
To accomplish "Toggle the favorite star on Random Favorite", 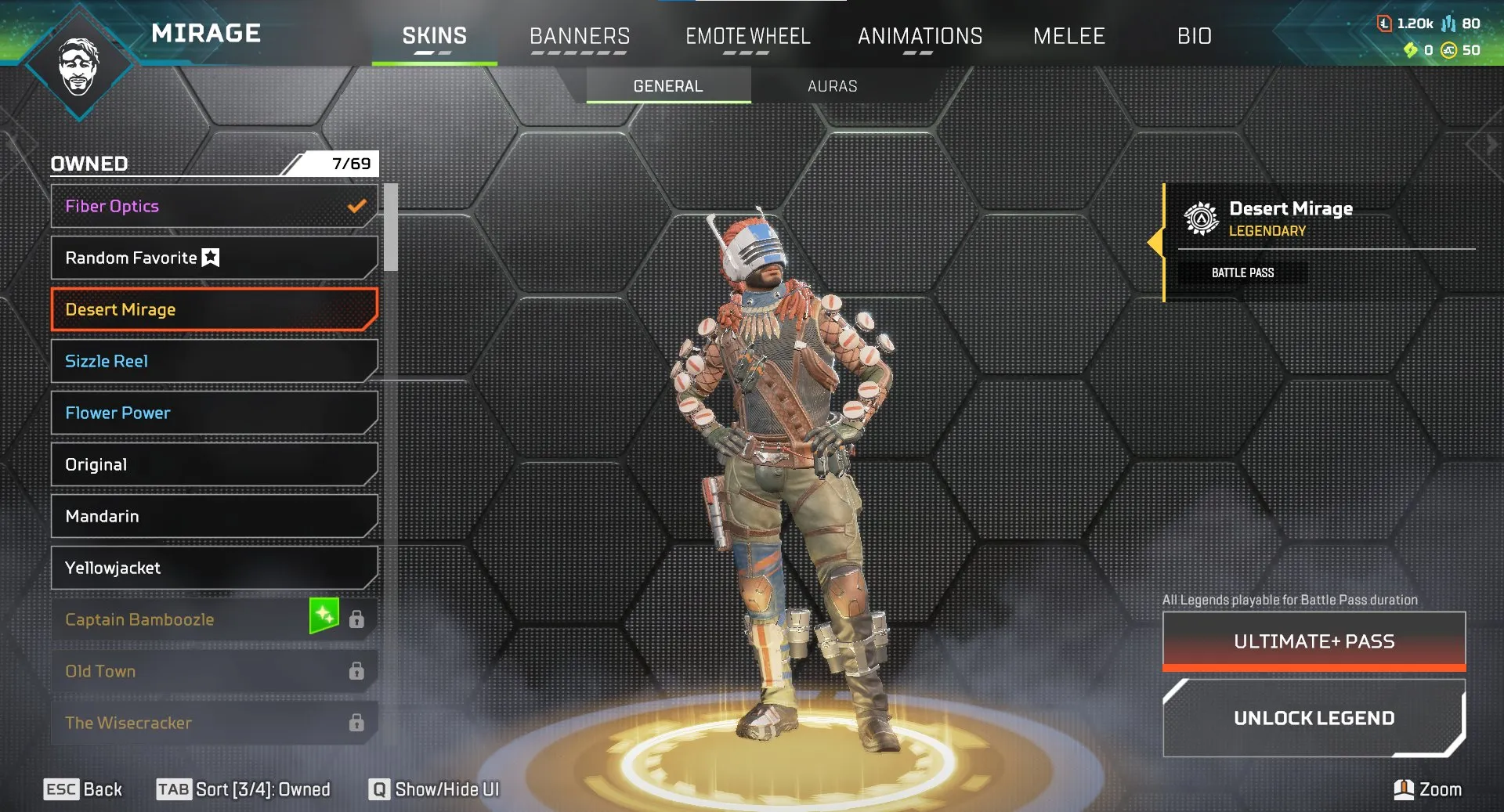I will [210, 257].
